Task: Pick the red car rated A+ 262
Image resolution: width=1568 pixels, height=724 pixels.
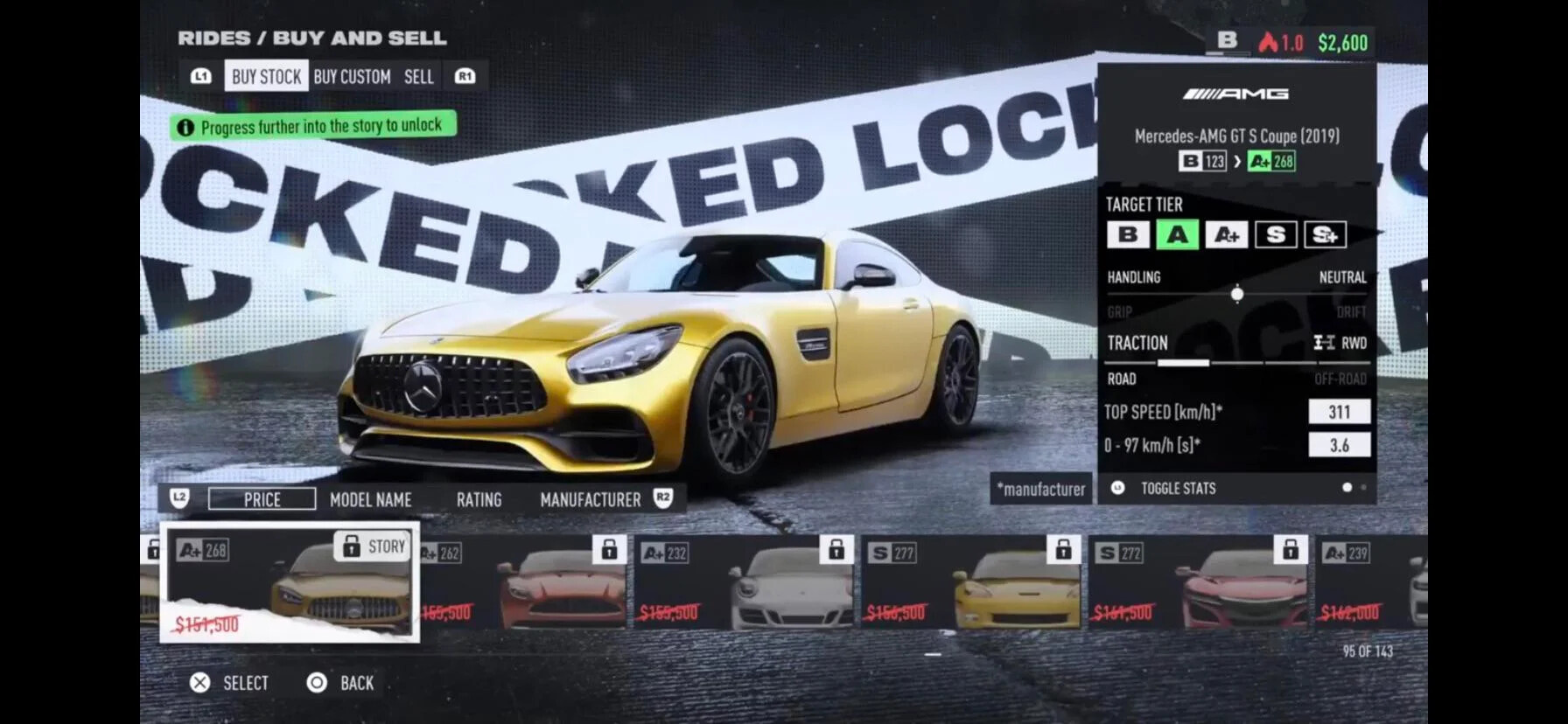Action: [523, 582]
